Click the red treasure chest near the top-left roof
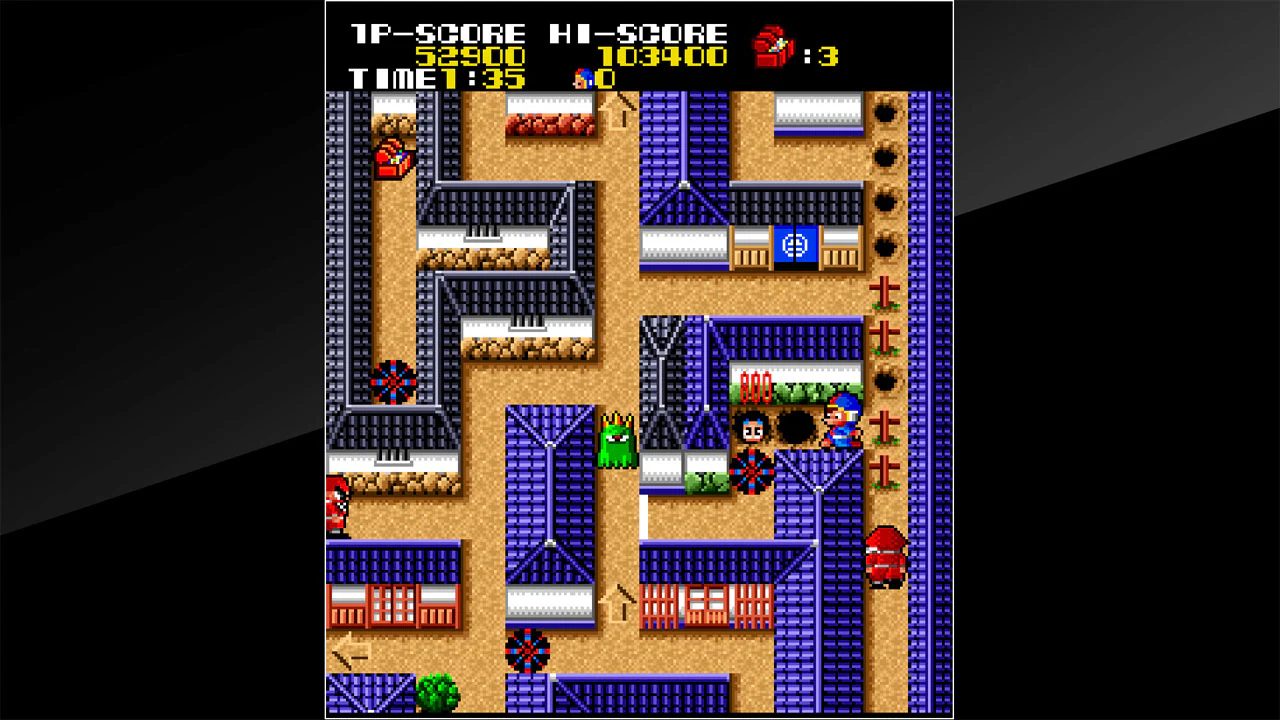 393,160
